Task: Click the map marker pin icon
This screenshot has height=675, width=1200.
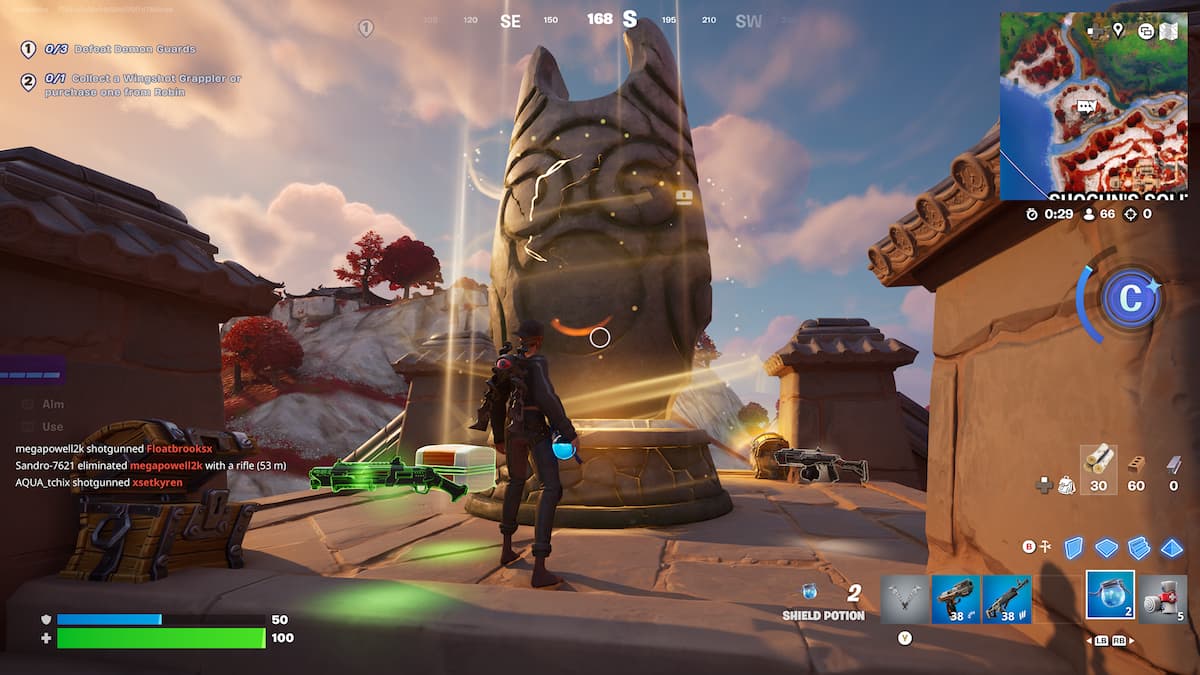Action: click(1118, 31)
